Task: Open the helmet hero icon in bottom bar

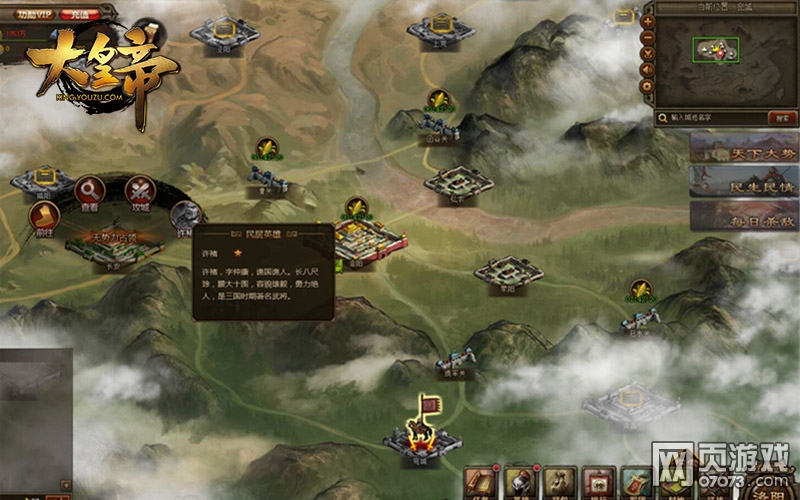Action: [x=518, y=484]
